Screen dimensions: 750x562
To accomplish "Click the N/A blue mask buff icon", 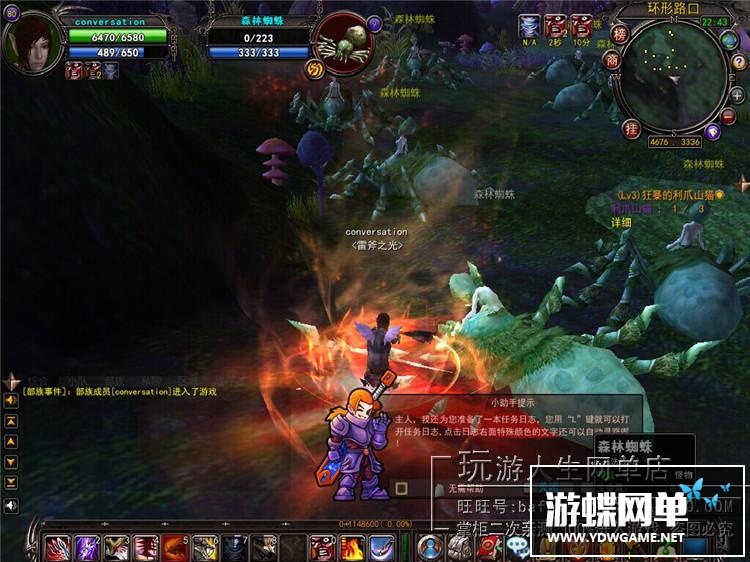I will [x=529, y=26].
